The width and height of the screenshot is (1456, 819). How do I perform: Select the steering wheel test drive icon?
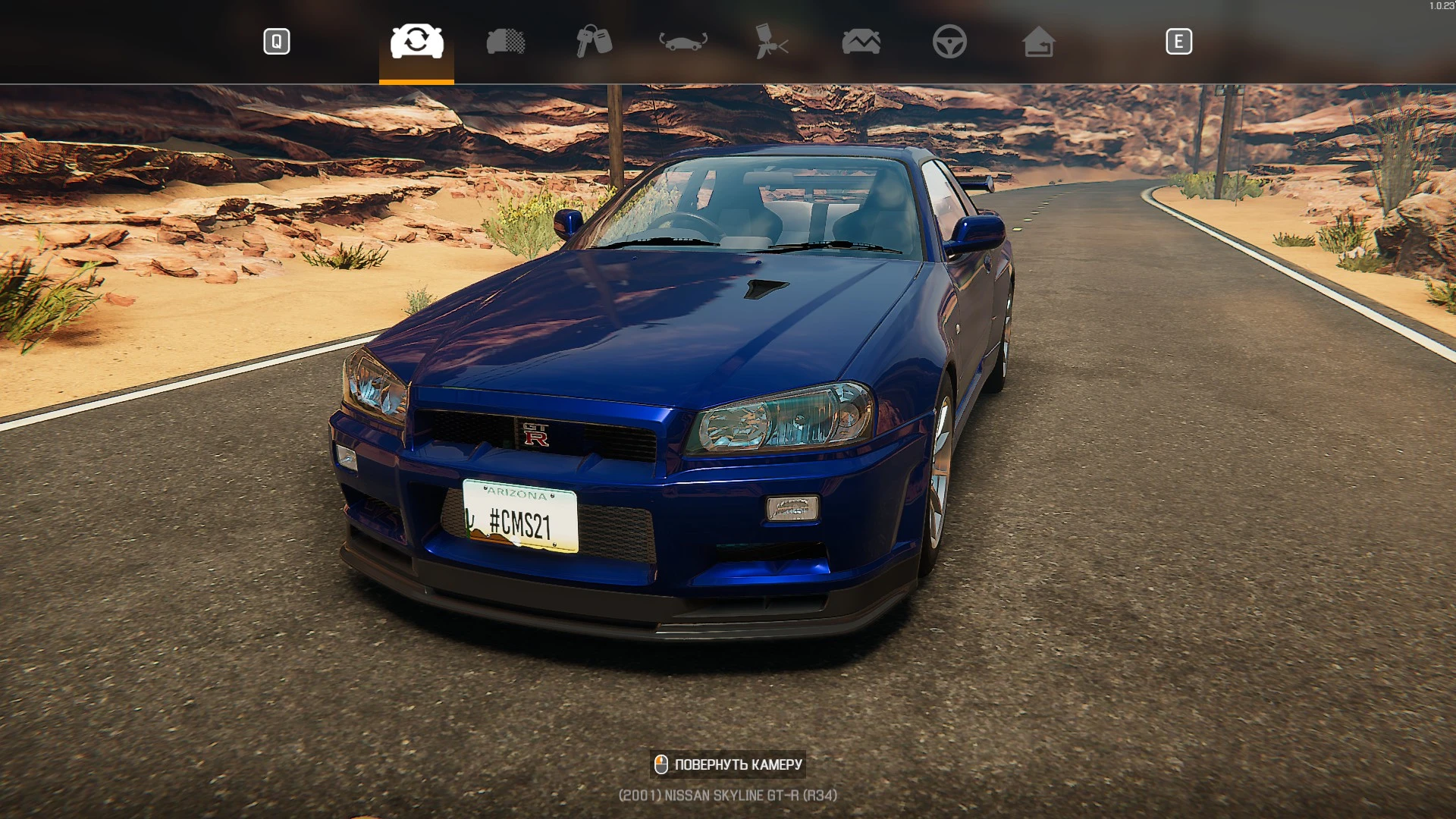pos(952,42)
